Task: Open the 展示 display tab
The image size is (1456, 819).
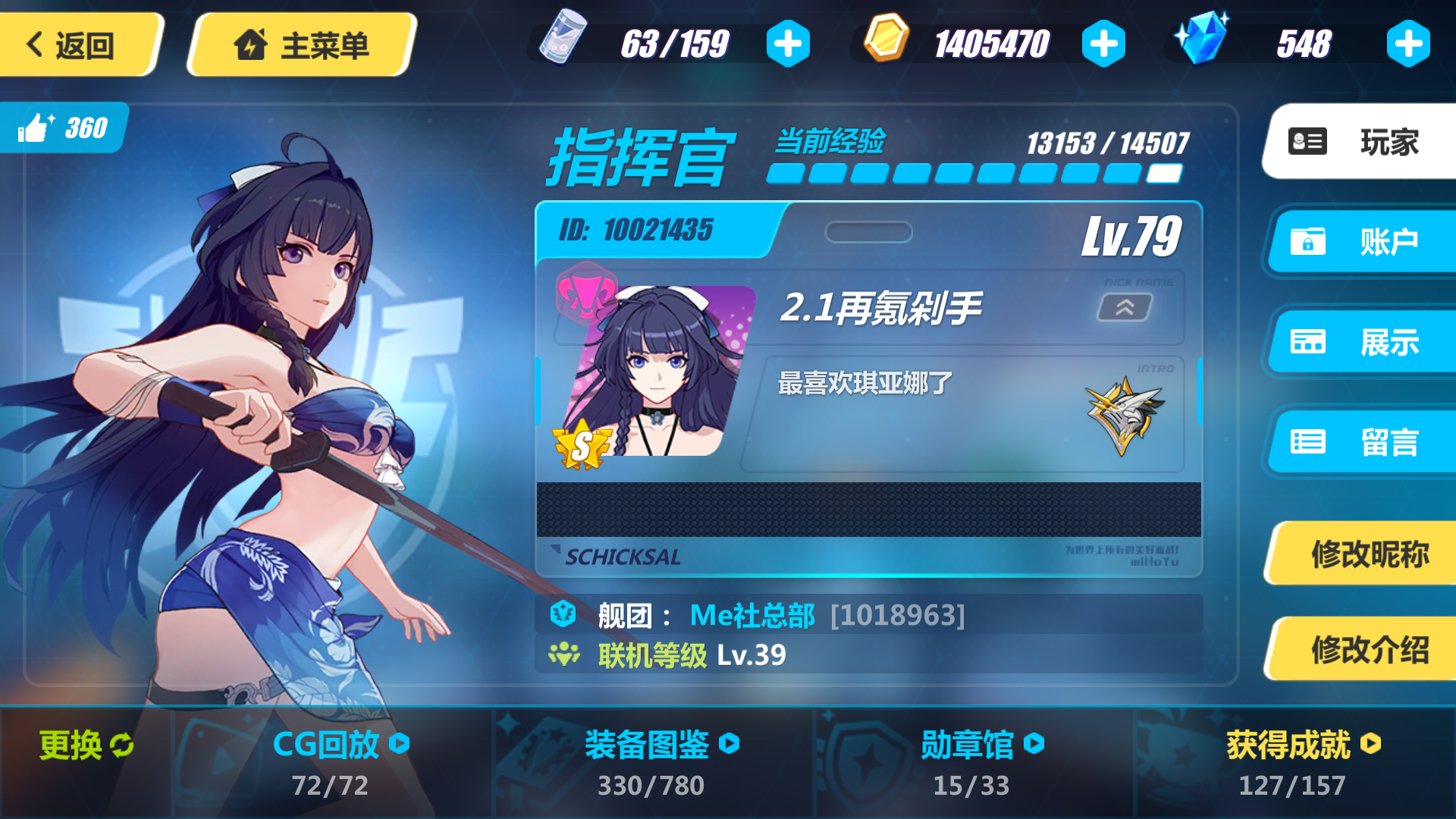Action: [1365, 342]
